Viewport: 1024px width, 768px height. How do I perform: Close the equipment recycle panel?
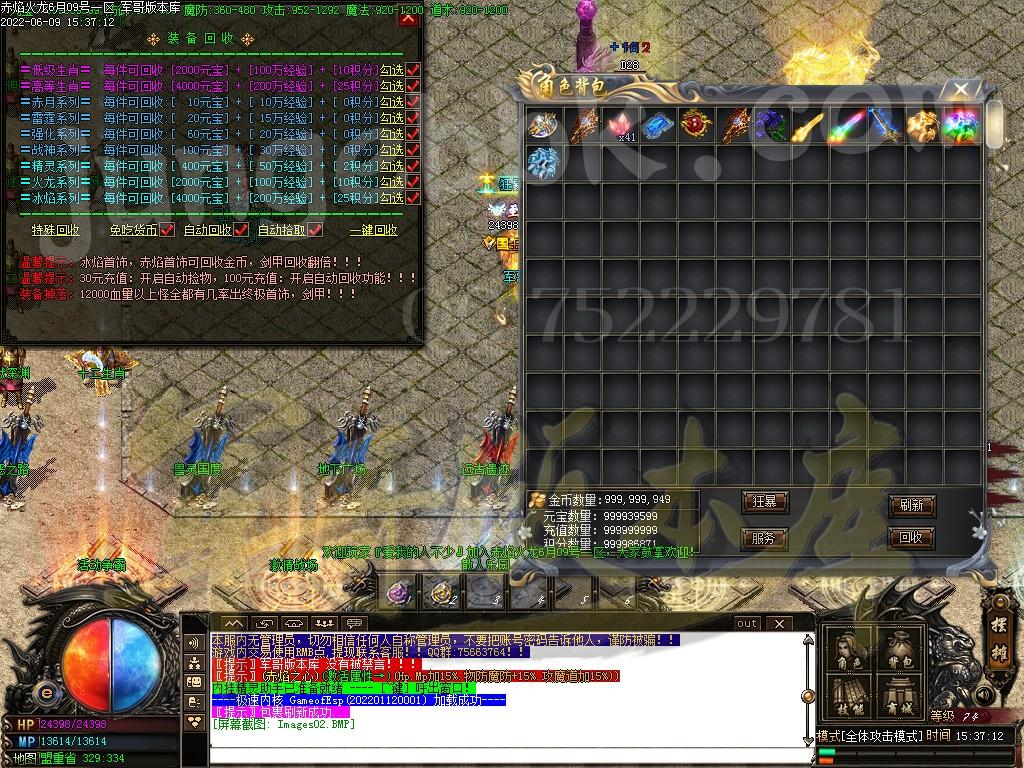[408, 19]
